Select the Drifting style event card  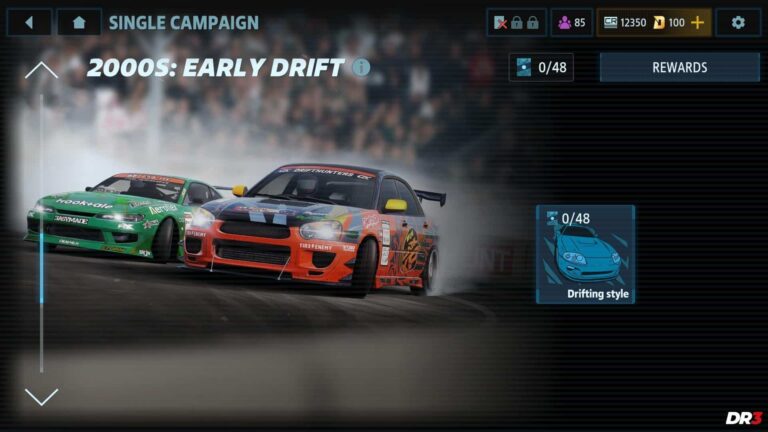[585, 254]
